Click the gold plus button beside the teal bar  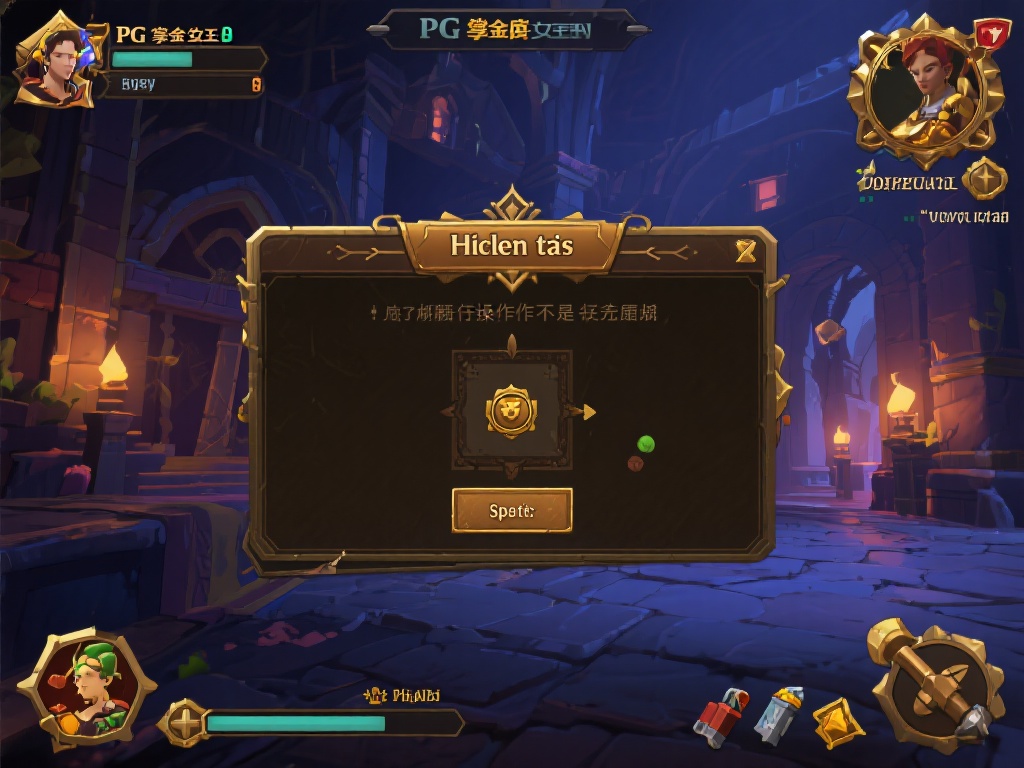(186, 722)
